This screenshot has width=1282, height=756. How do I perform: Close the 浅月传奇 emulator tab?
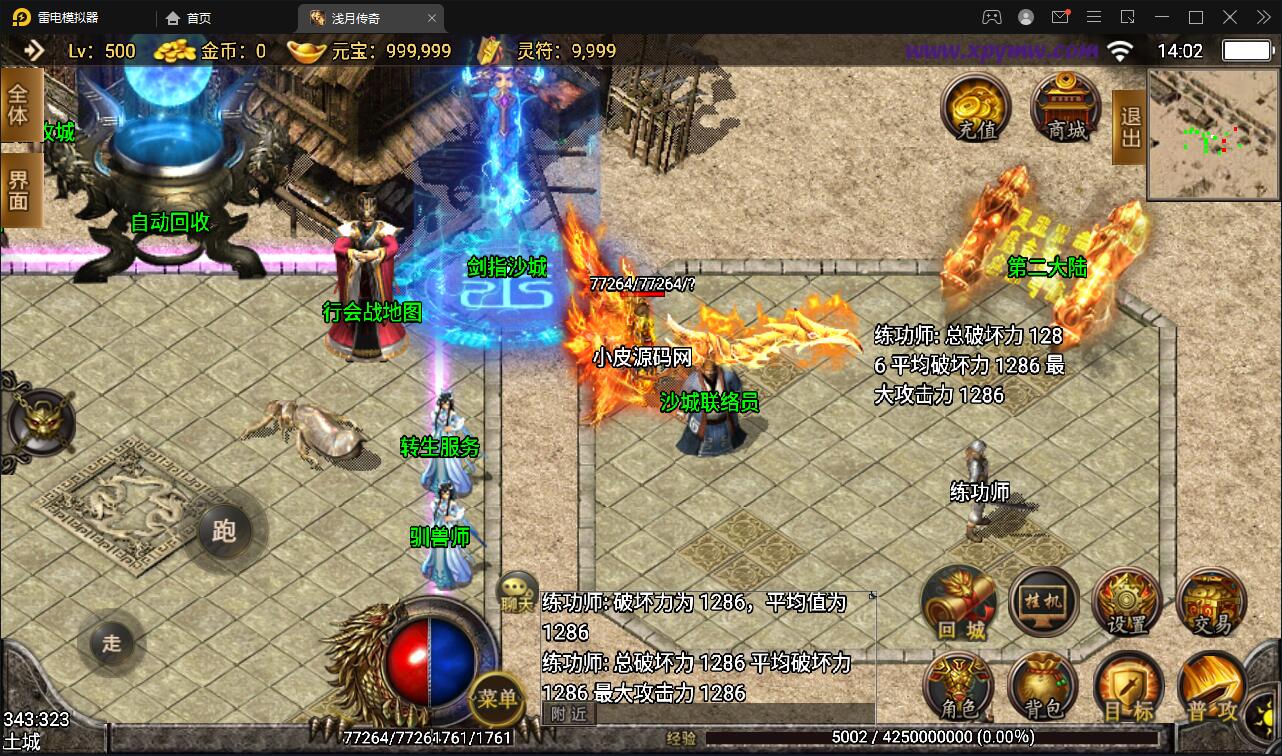[432, 18]
